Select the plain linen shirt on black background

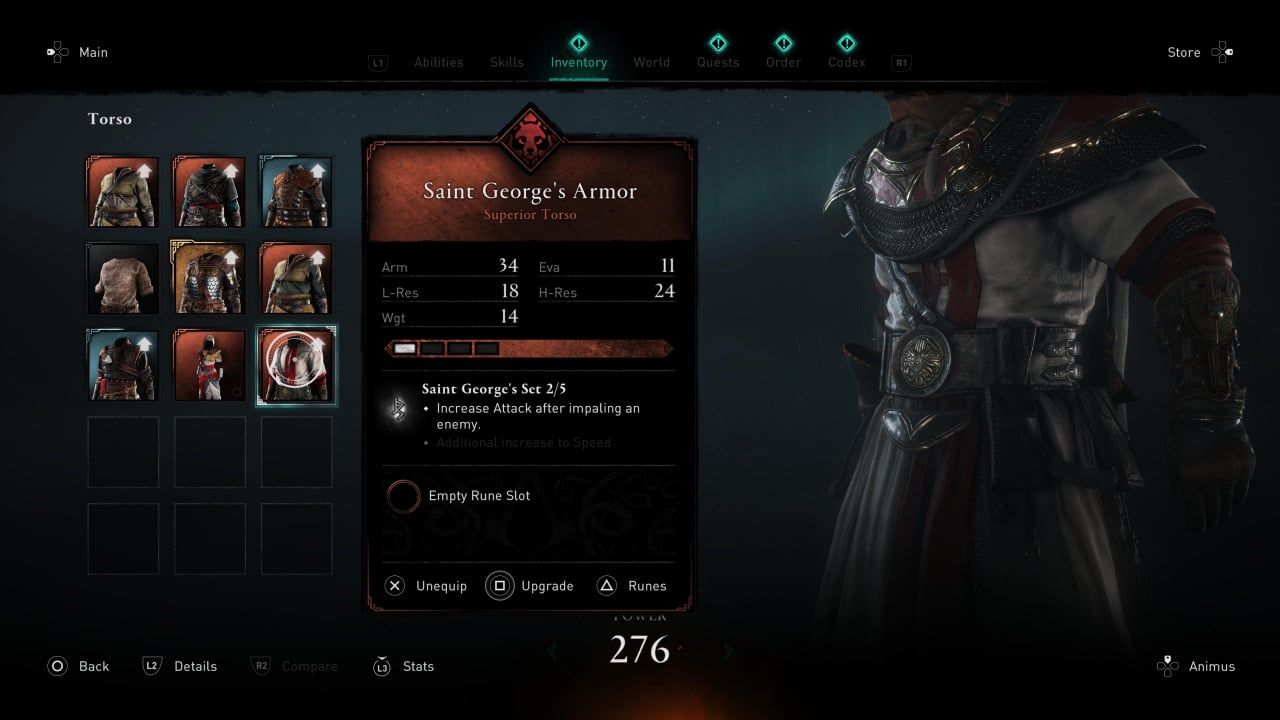[x=123, y=279]
